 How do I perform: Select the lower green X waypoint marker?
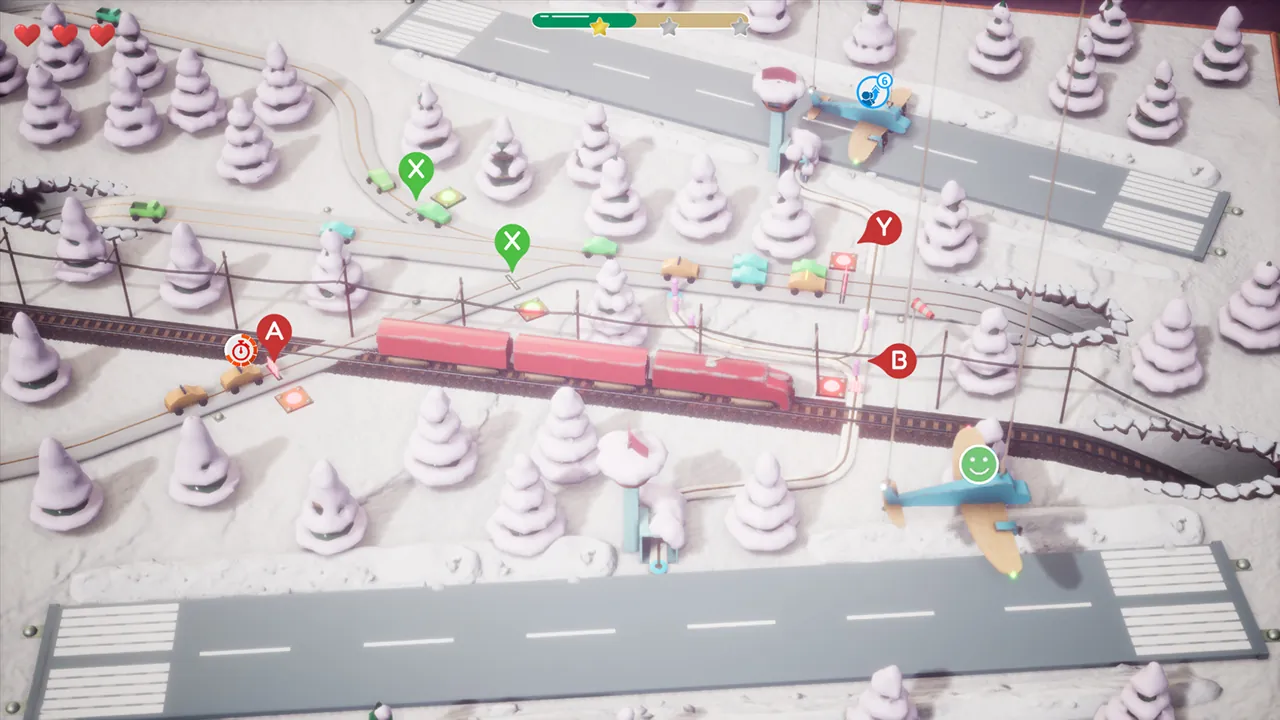[513, 241]
